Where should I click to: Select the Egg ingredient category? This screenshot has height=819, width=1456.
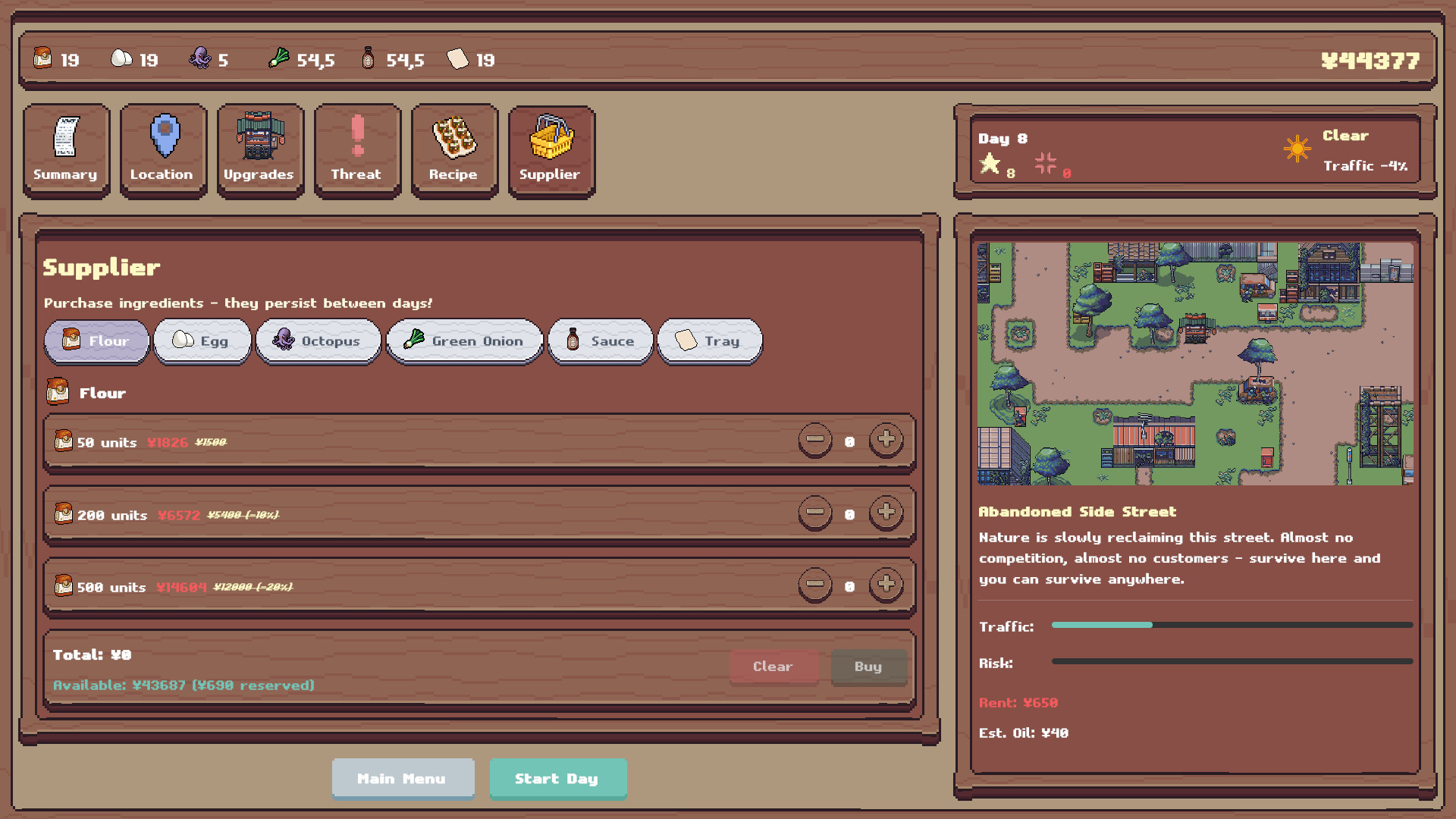202,341
